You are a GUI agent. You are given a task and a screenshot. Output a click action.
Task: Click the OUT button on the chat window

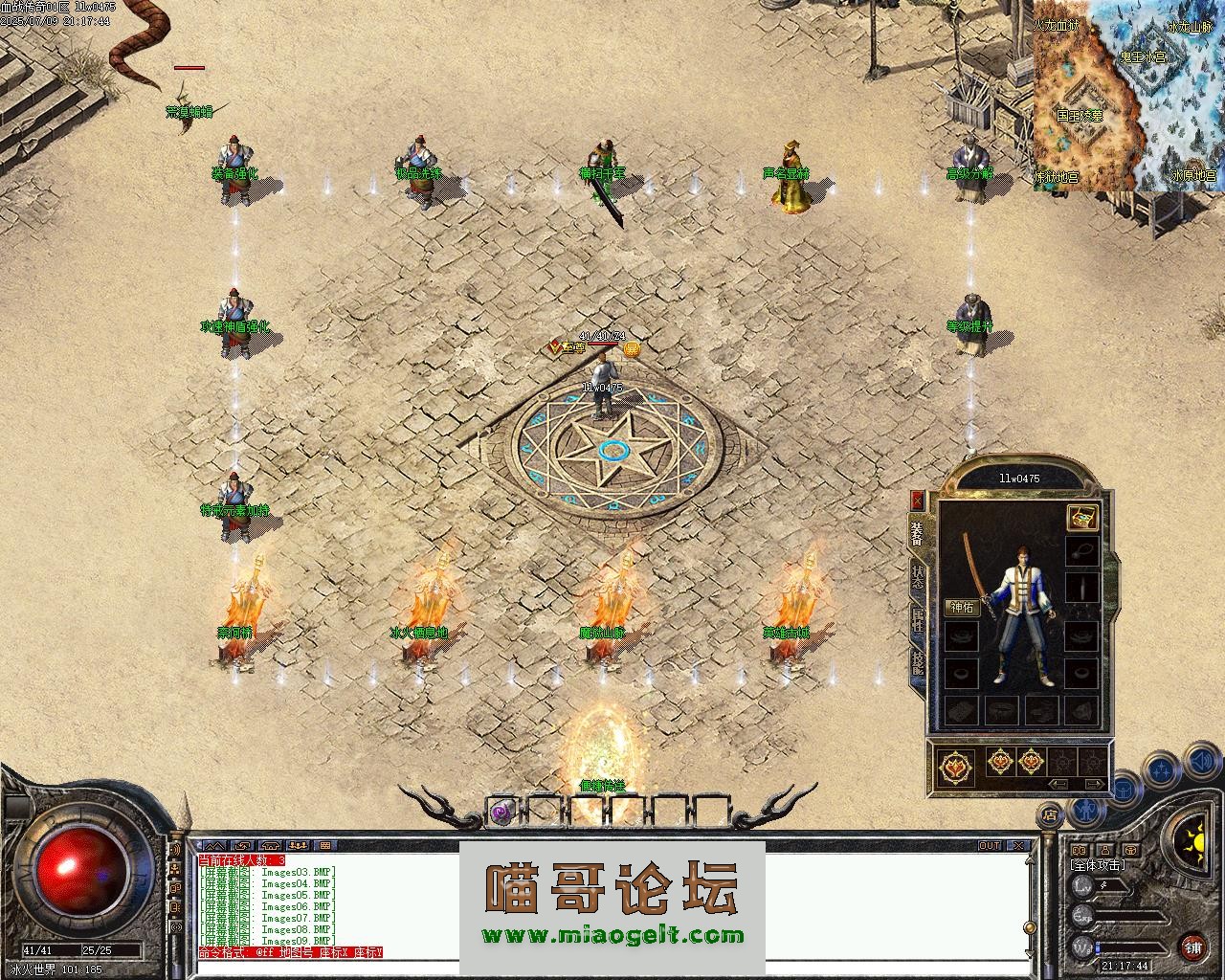click(x=989, y=846)
